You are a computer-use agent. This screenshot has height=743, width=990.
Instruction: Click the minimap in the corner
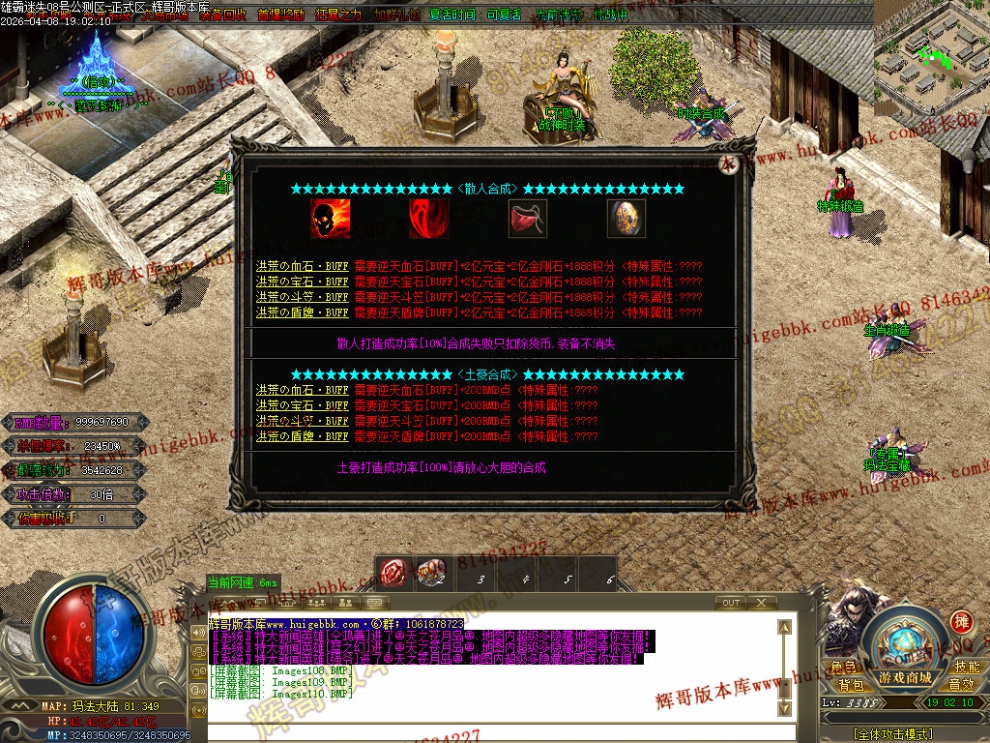click(930, 55)
